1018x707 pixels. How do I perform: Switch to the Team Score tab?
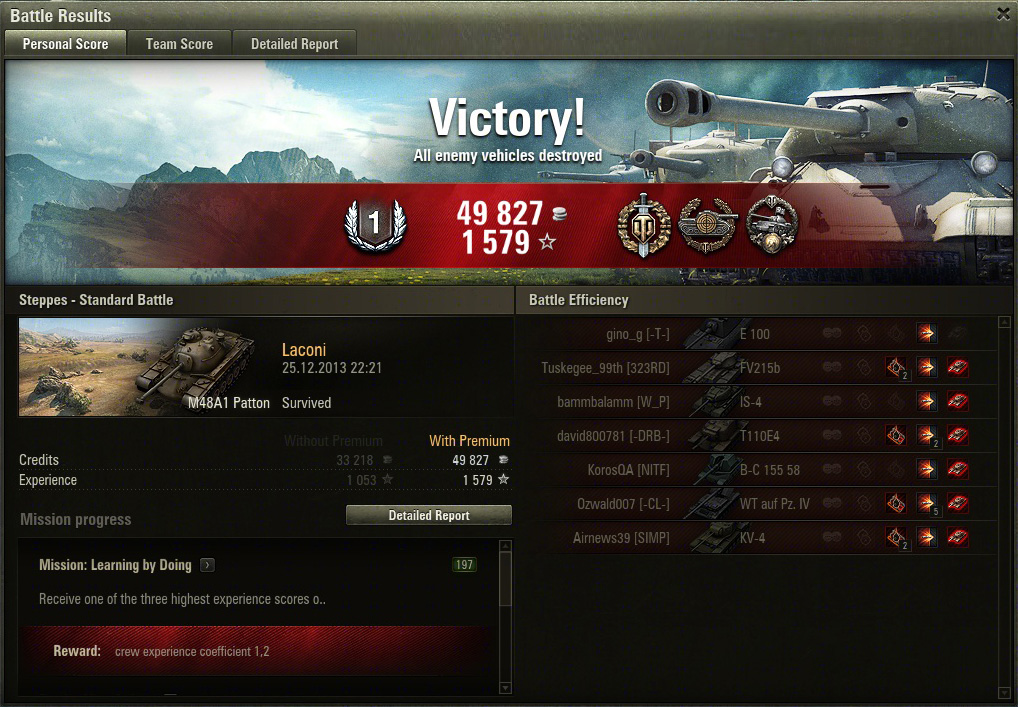coord(179,44)
